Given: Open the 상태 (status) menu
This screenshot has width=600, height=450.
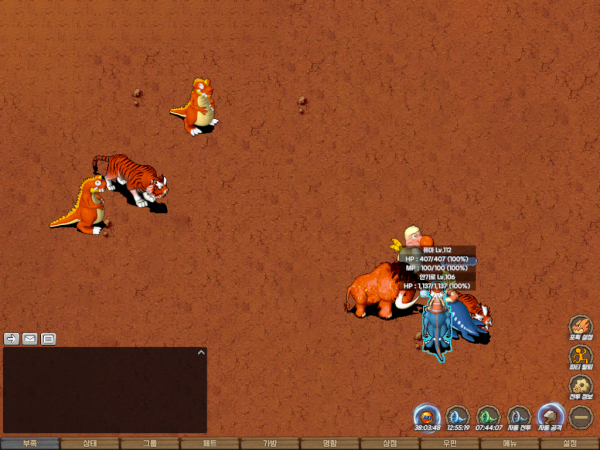Looking at the screenshot, I should (x=90, y=443).
